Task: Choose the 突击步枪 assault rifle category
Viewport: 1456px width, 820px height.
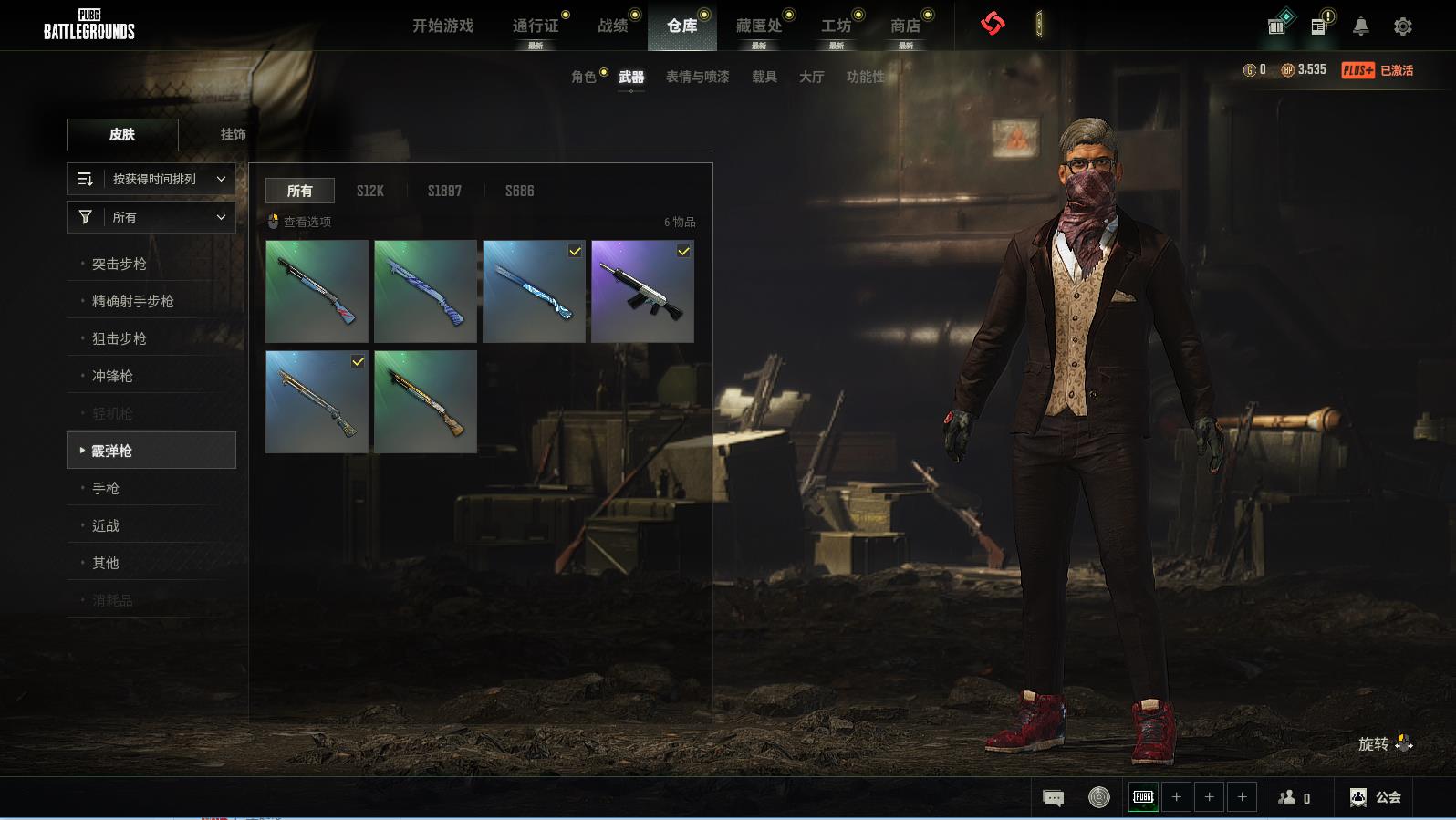Action: pyautogui.click(x=120, y=264)
